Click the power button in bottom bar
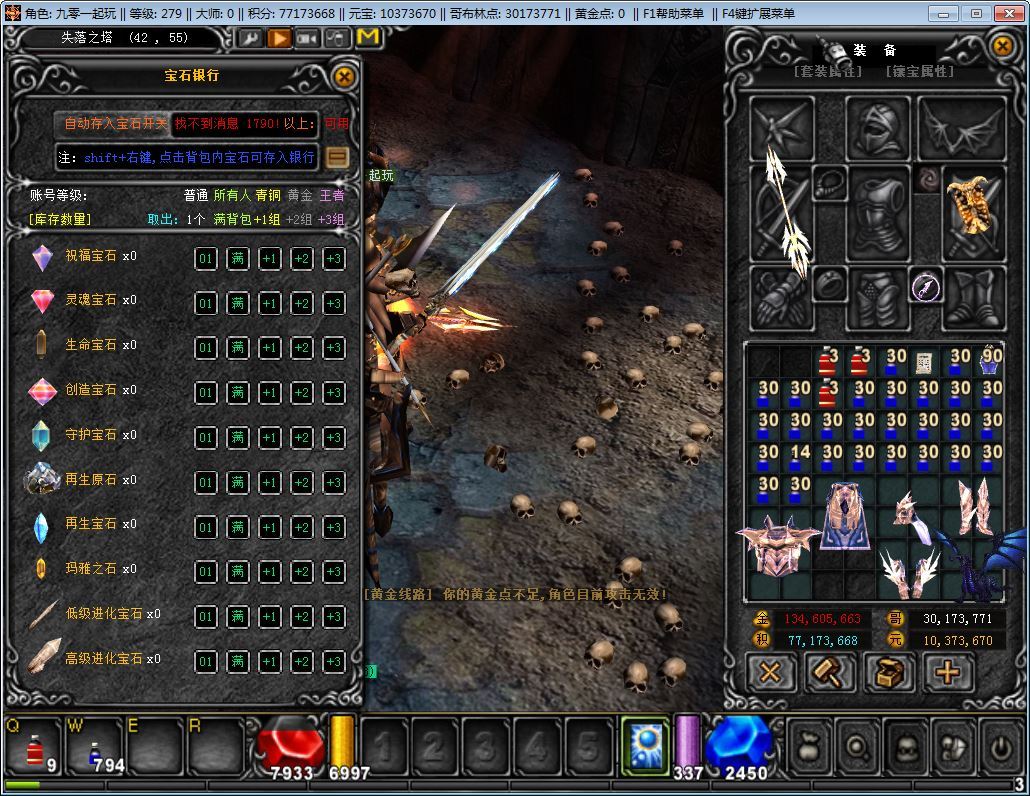This screenshot has width=1030, height=796. click(x=1000, y=746)
